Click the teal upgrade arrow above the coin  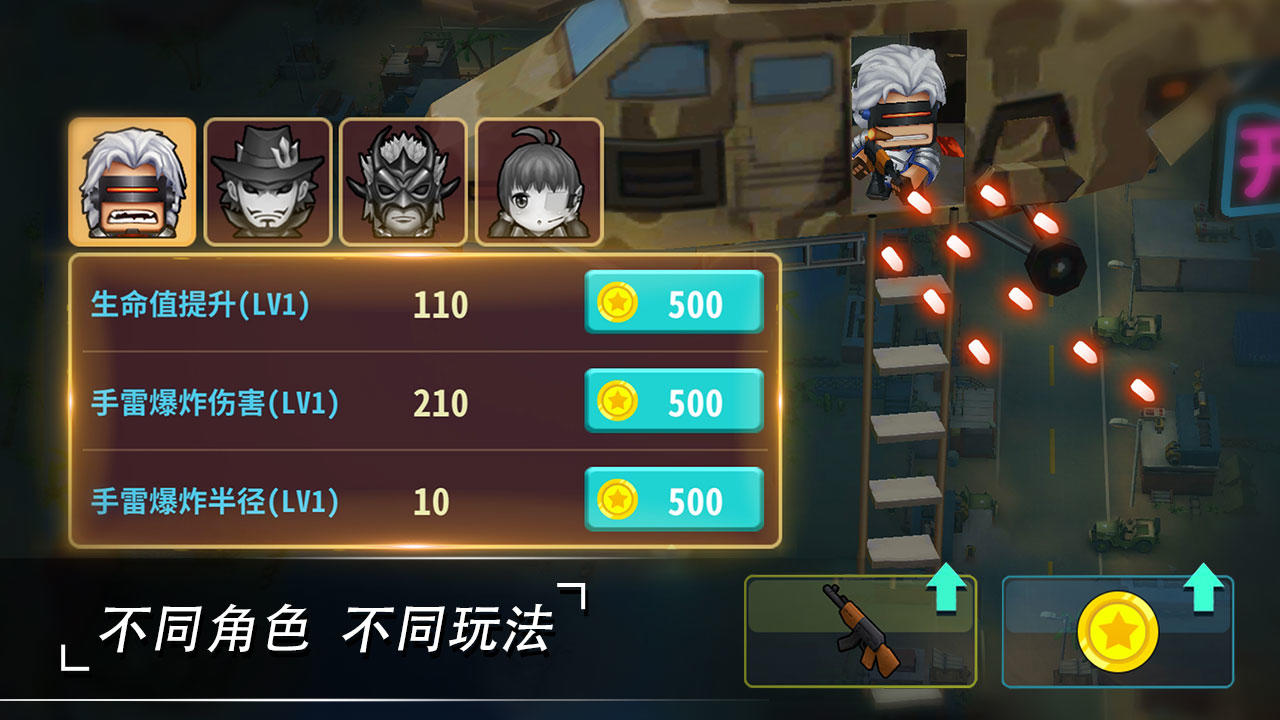pos(1208,592)
